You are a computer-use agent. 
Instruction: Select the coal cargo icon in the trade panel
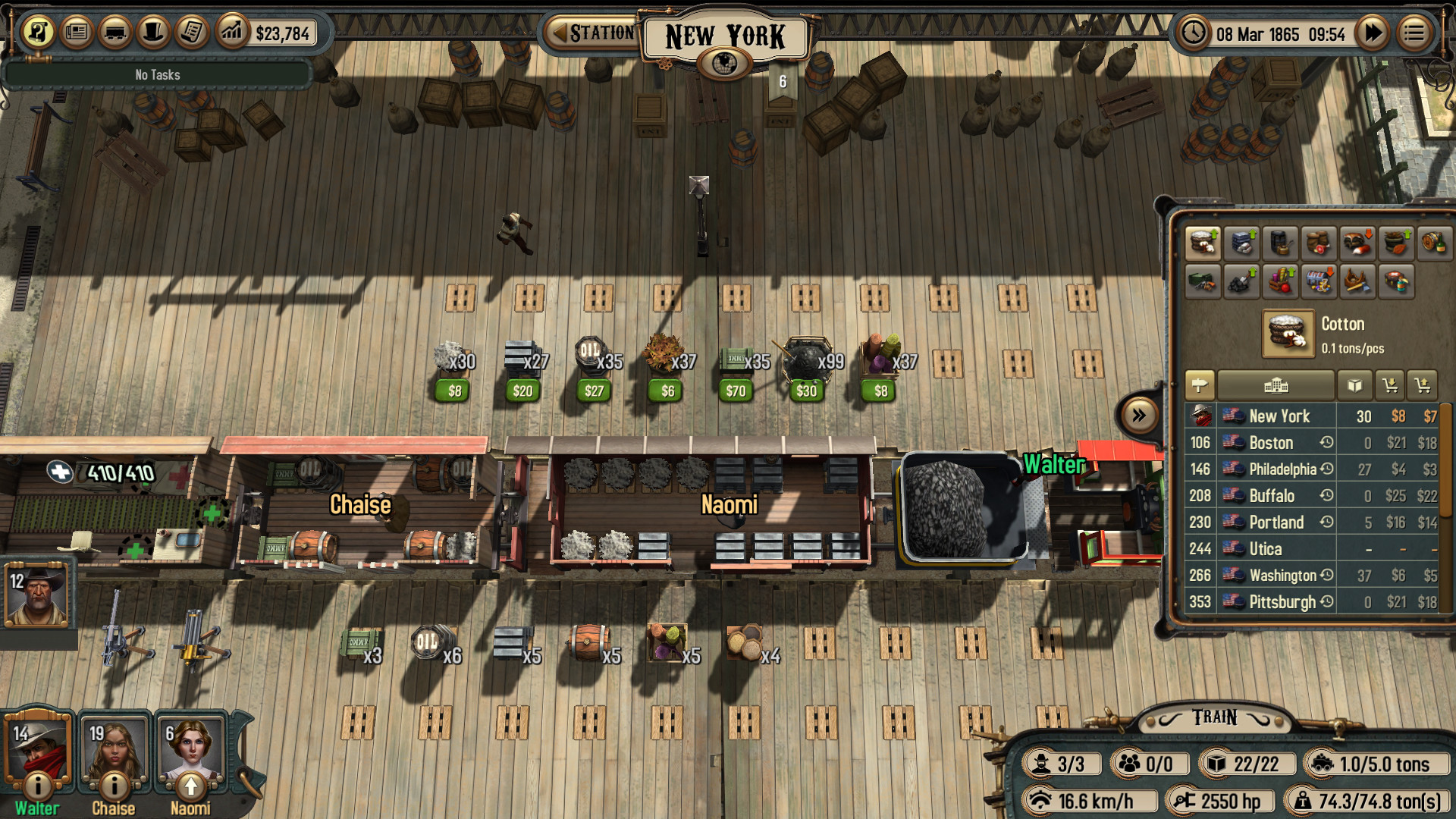click(1241, 281)
